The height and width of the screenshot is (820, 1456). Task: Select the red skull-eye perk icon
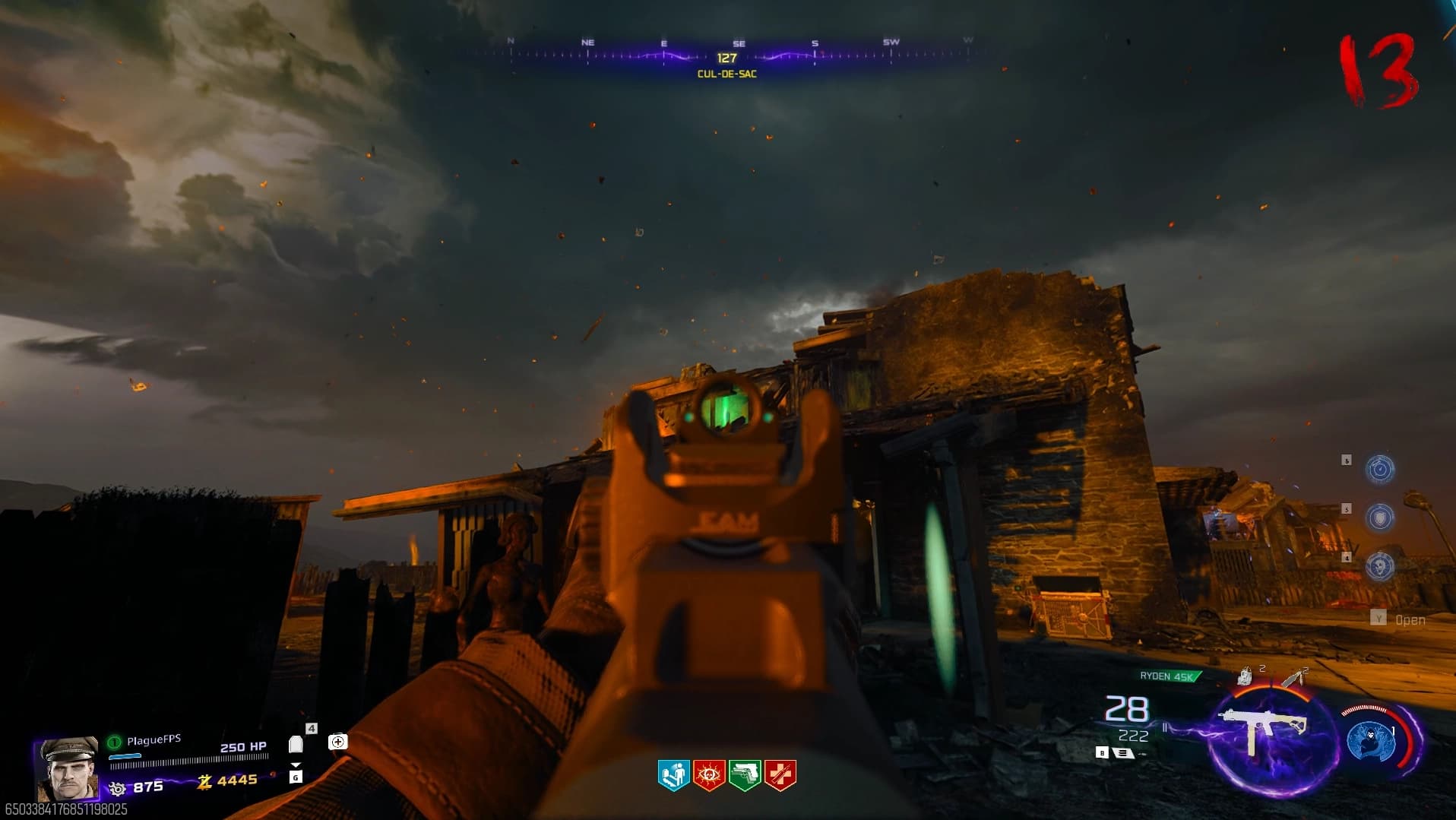click(x=709, y=775)
